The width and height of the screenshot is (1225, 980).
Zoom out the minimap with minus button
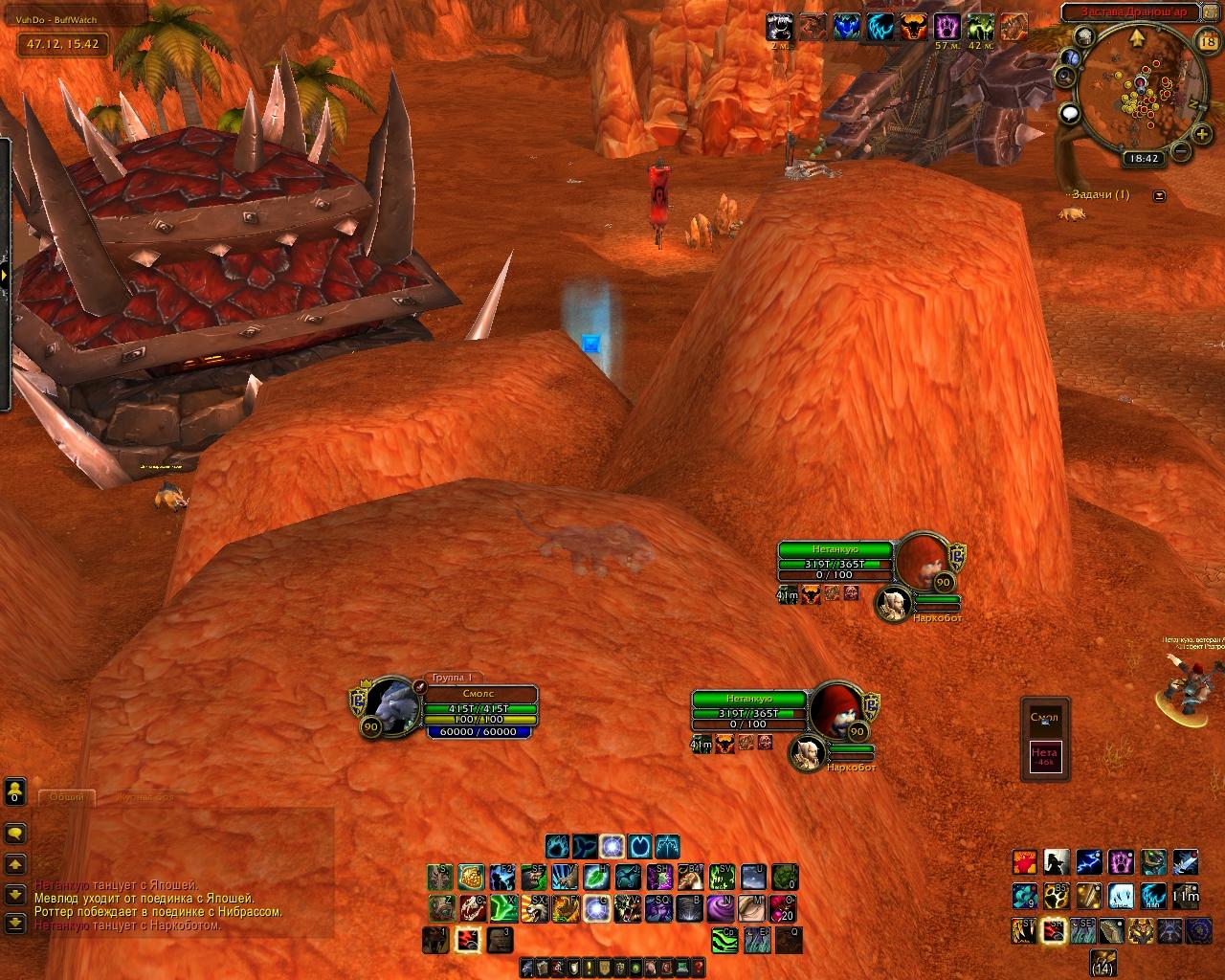point(1180,151)
